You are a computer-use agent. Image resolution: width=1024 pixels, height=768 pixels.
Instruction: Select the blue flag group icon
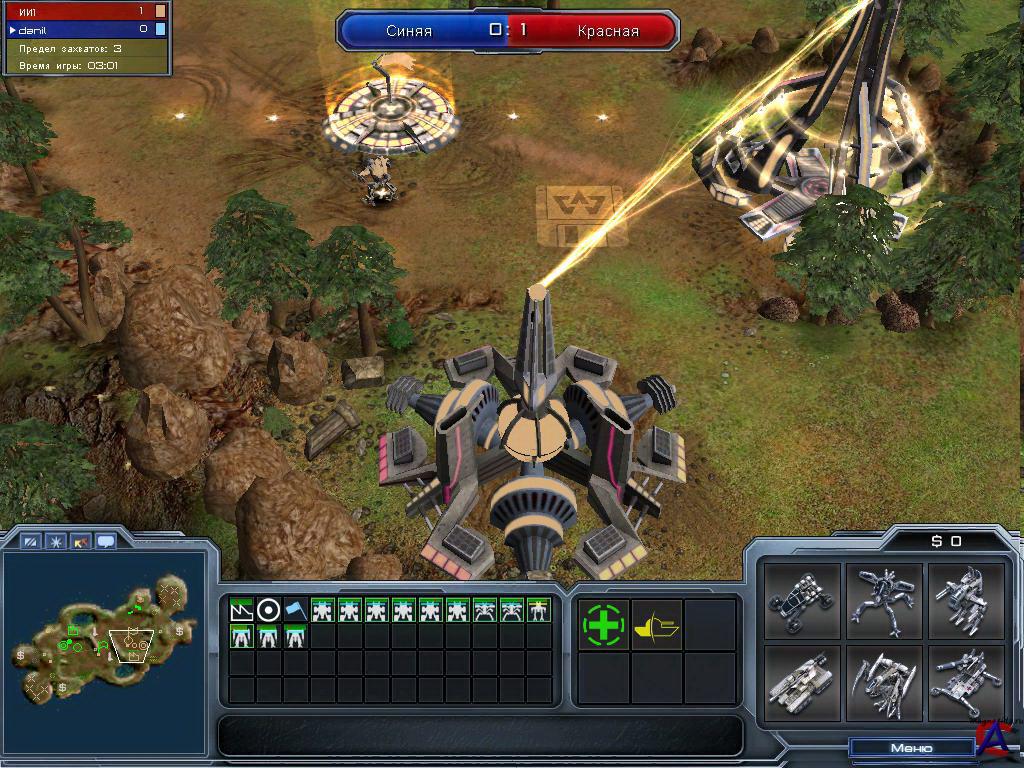click(x=295, y=609)
